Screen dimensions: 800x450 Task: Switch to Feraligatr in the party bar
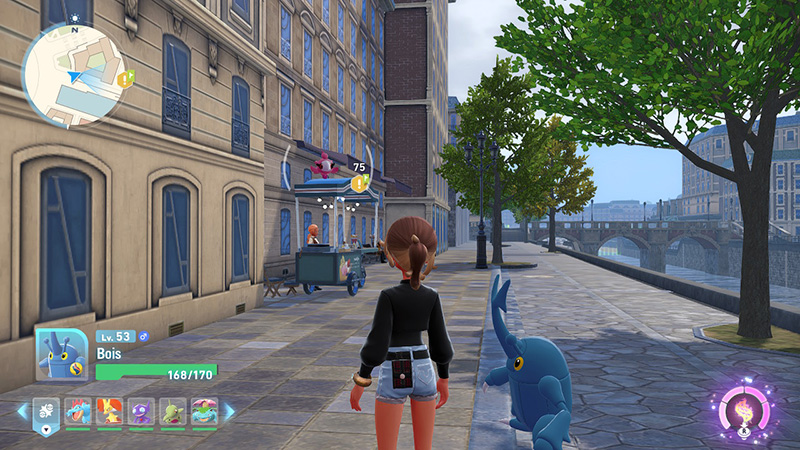point(78,411)
